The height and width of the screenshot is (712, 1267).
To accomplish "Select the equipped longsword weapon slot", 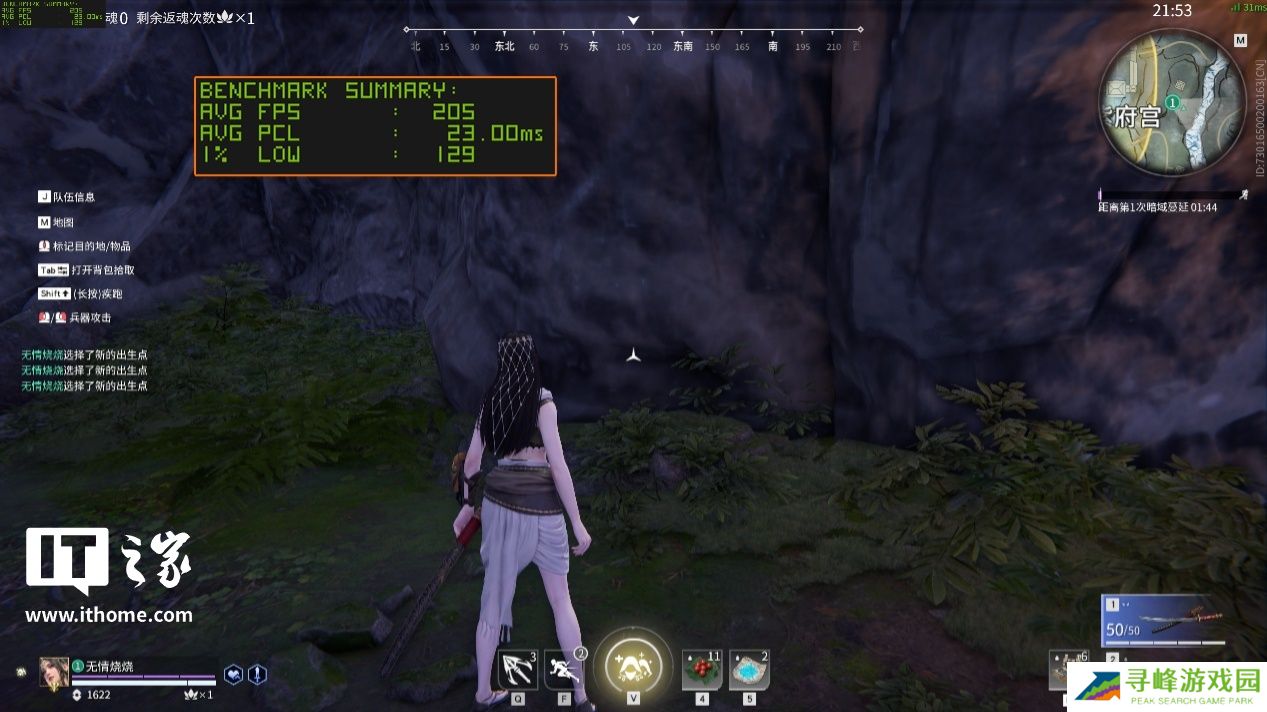I will pyautogui.click(x=1165, y=622).
